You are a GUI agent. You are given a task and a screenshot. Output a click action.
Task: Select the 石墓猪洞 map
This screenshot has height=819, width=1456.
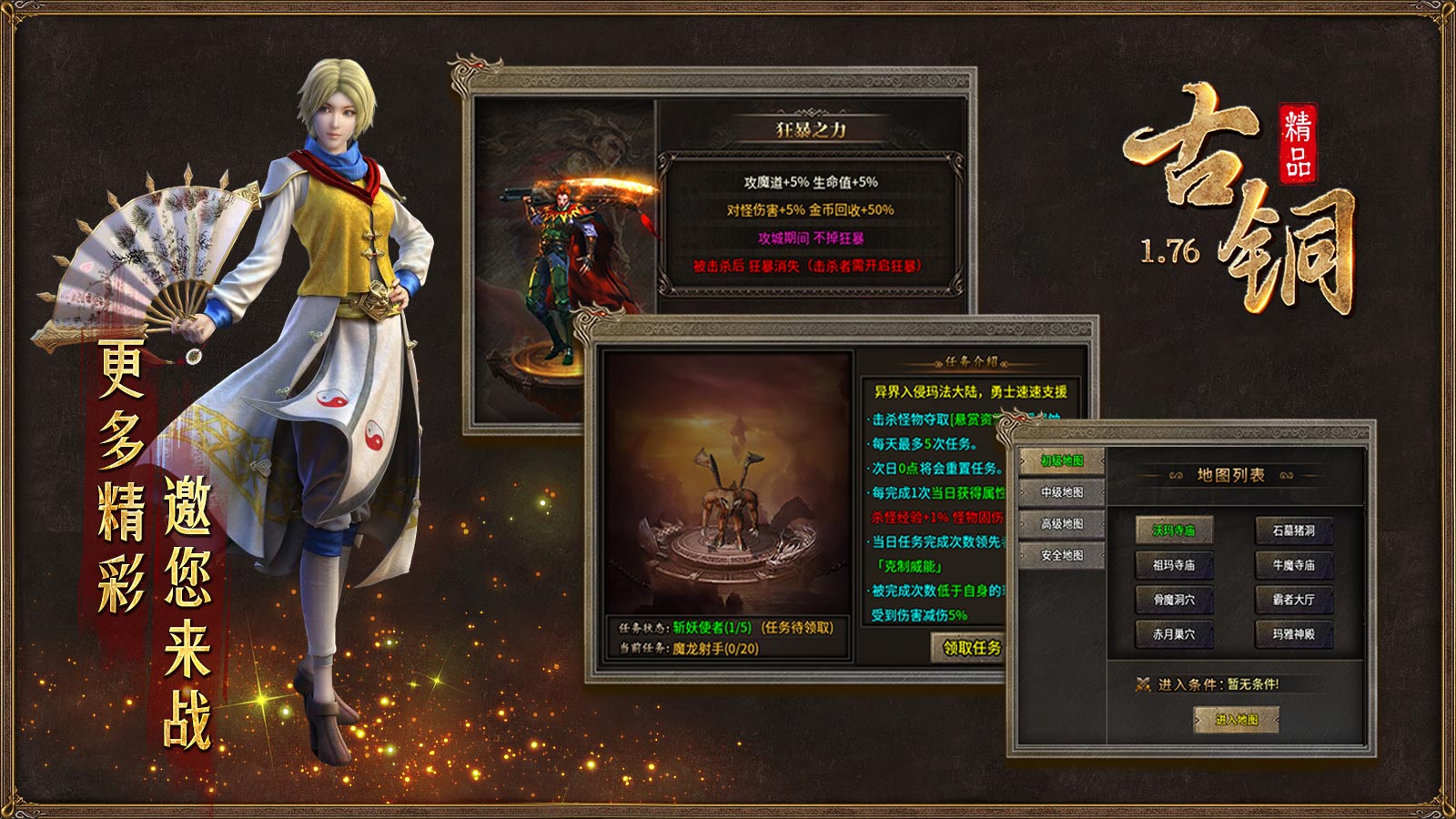(x=1293, y=531)
